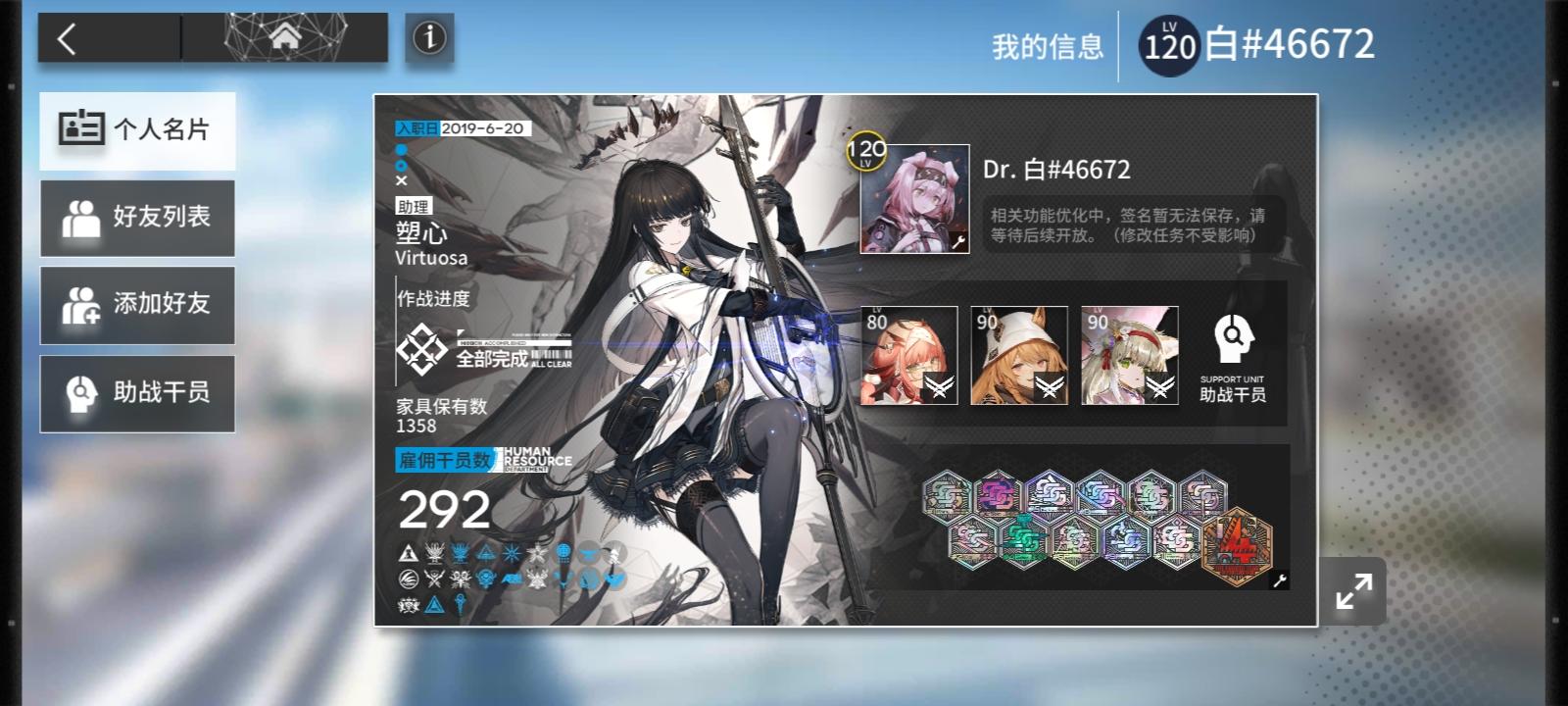1568x706 pixels.
Task: Open the medal wall edit wrench icon
Action: [1279, 580]
